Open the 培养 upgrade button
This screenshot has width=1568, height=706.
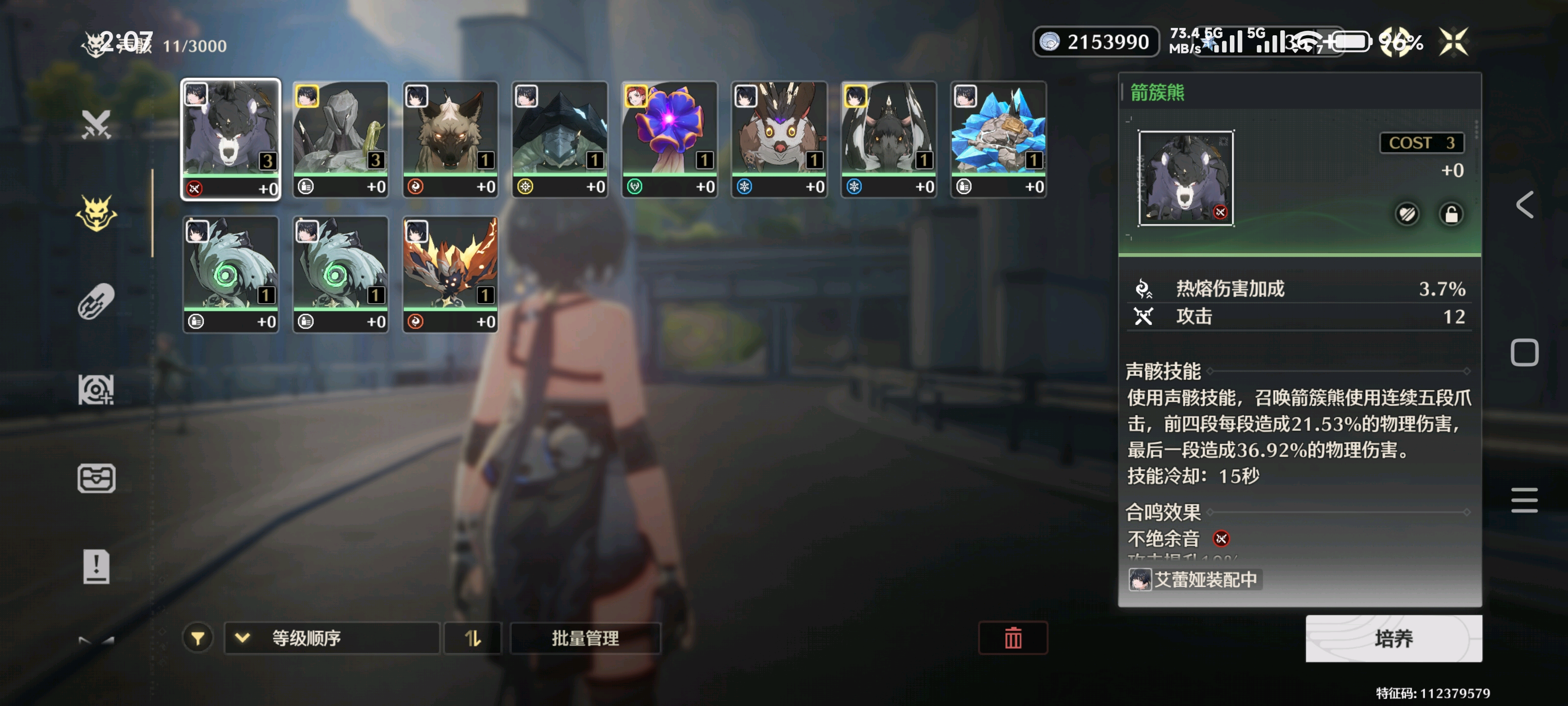(x=1393, y=638)
